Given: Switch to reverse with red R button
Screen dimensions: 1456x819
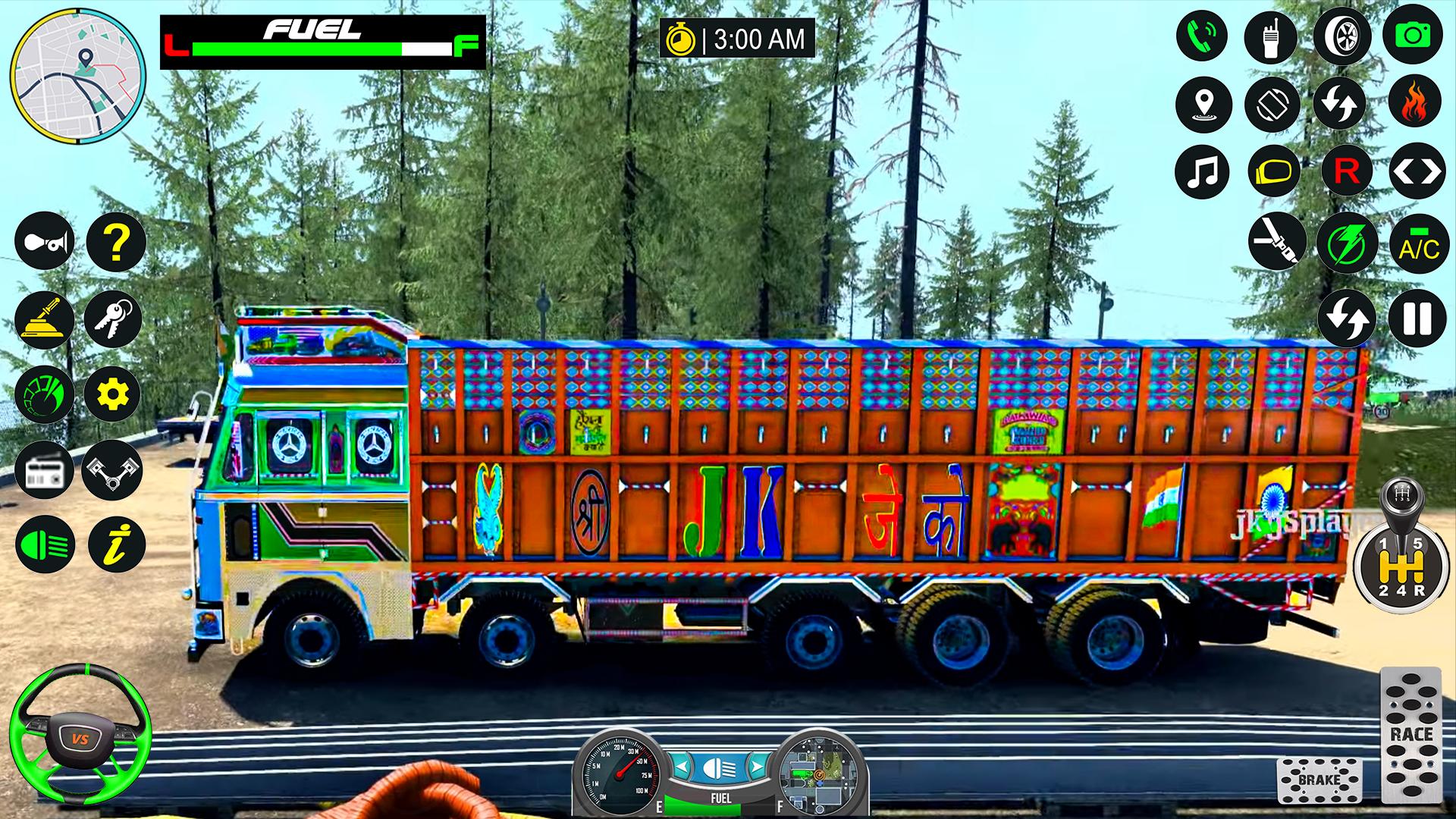Looking at the screenshot, I should [1346, 171].
